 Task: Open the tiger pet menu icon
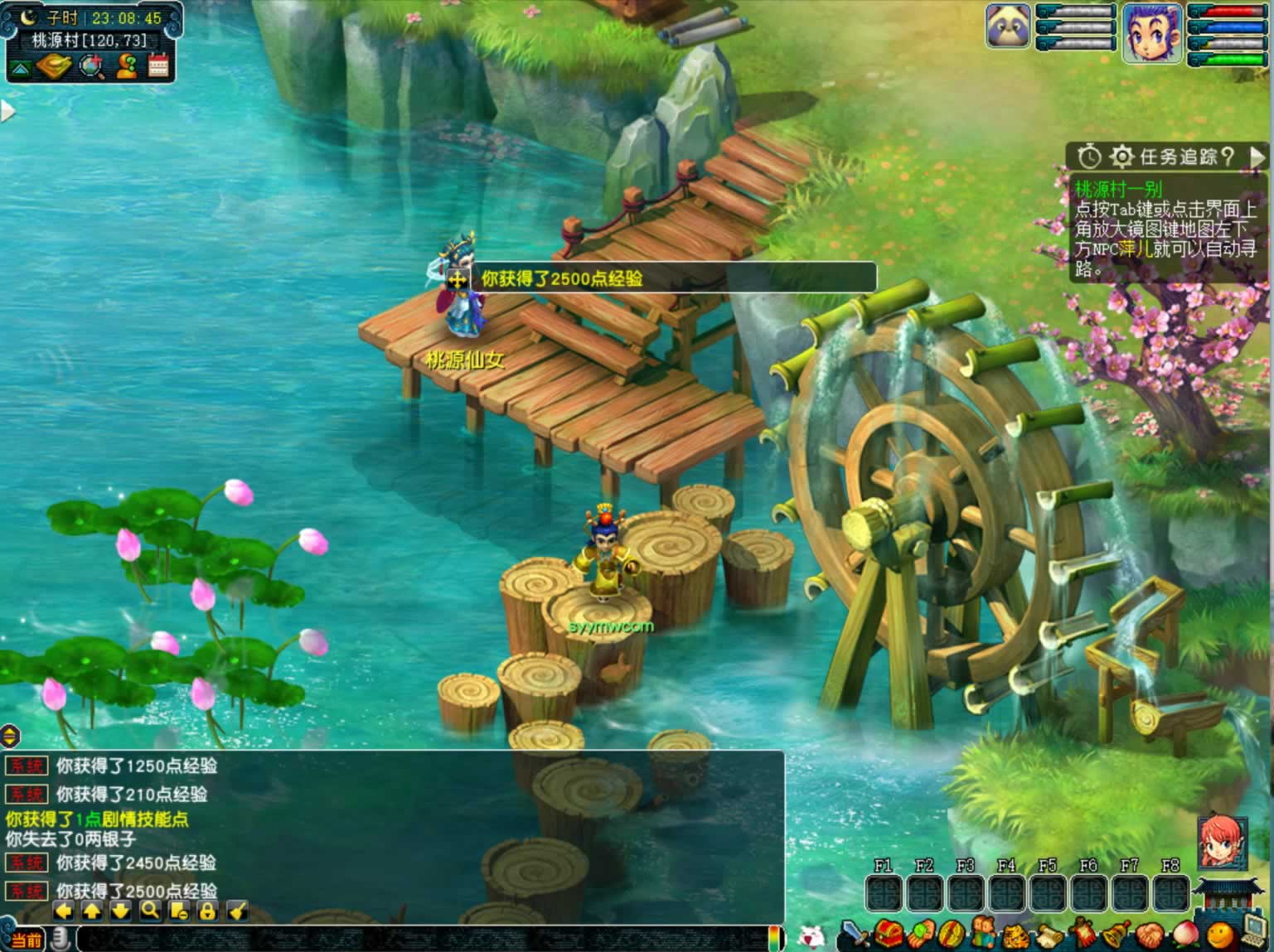[x=1016, y=935]
